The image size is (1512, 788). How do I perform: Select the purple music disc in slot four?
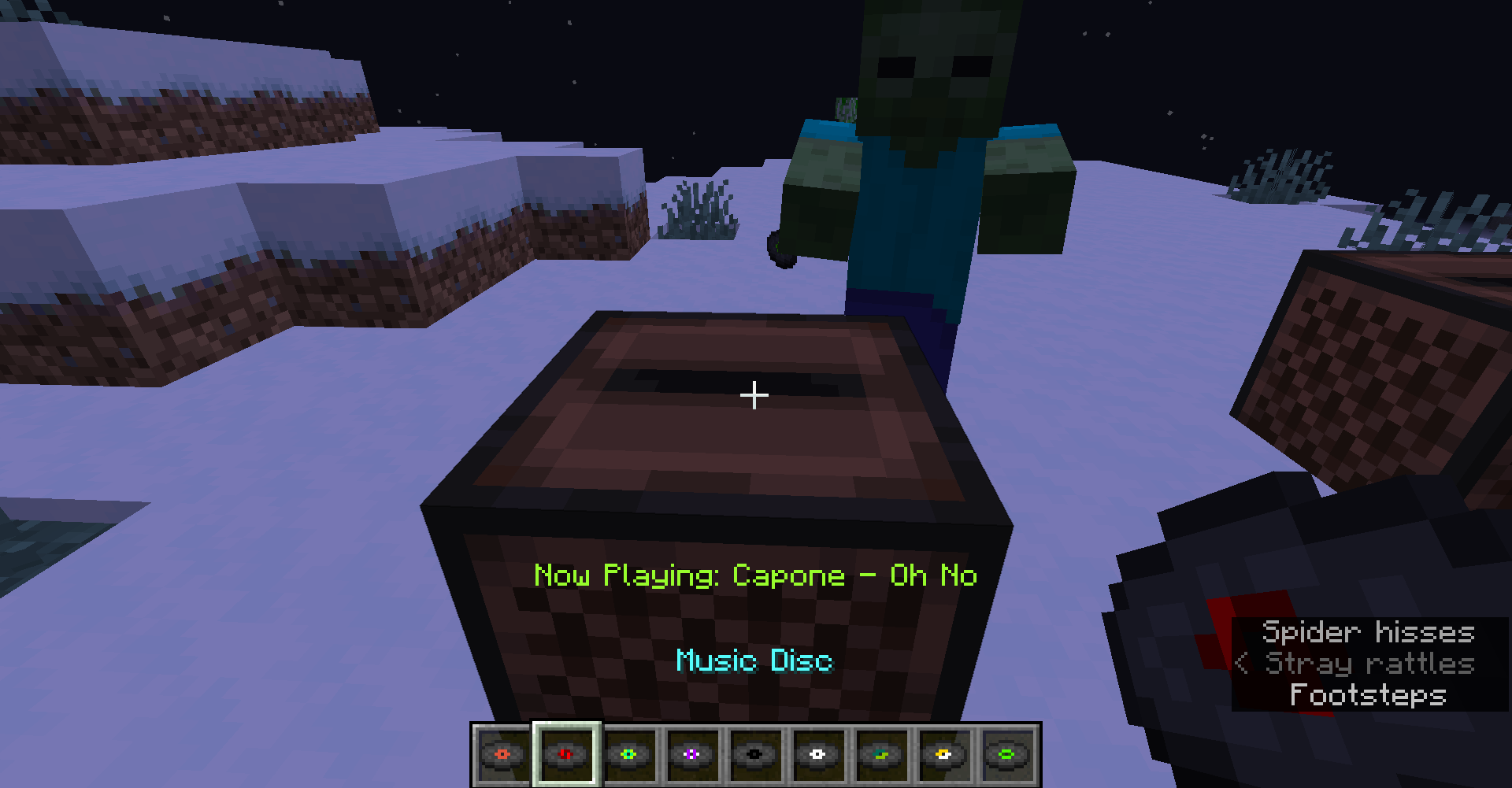pyautogui.click(x=692, y=753)
